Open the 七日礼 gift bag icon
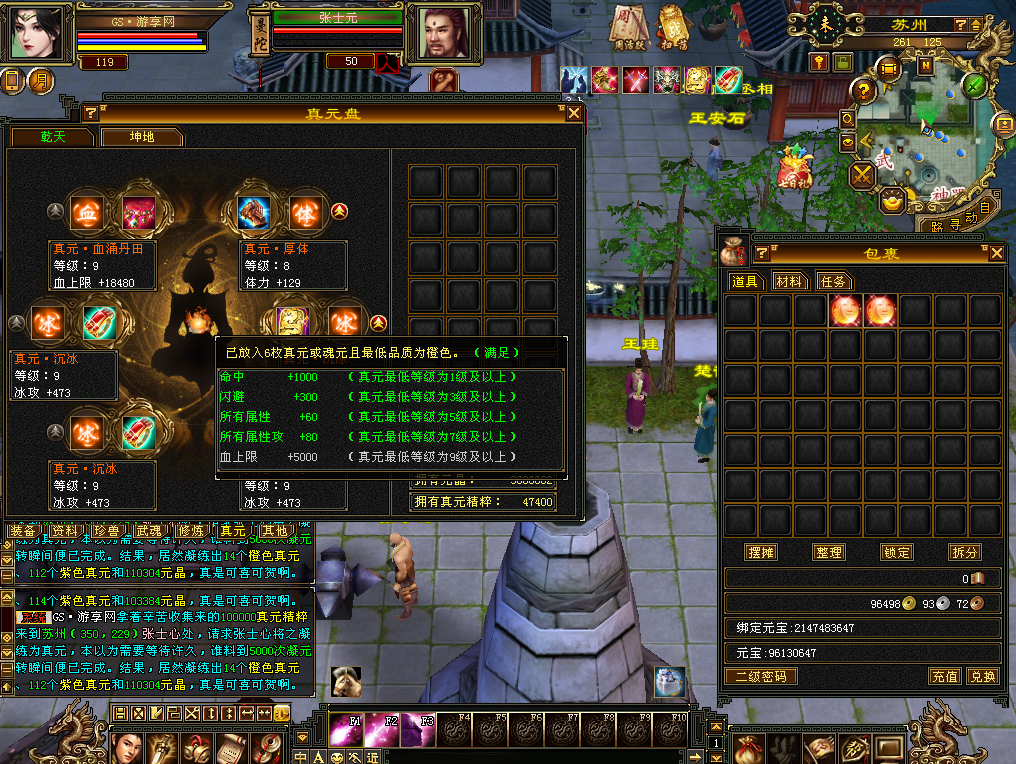 [795, 165]
